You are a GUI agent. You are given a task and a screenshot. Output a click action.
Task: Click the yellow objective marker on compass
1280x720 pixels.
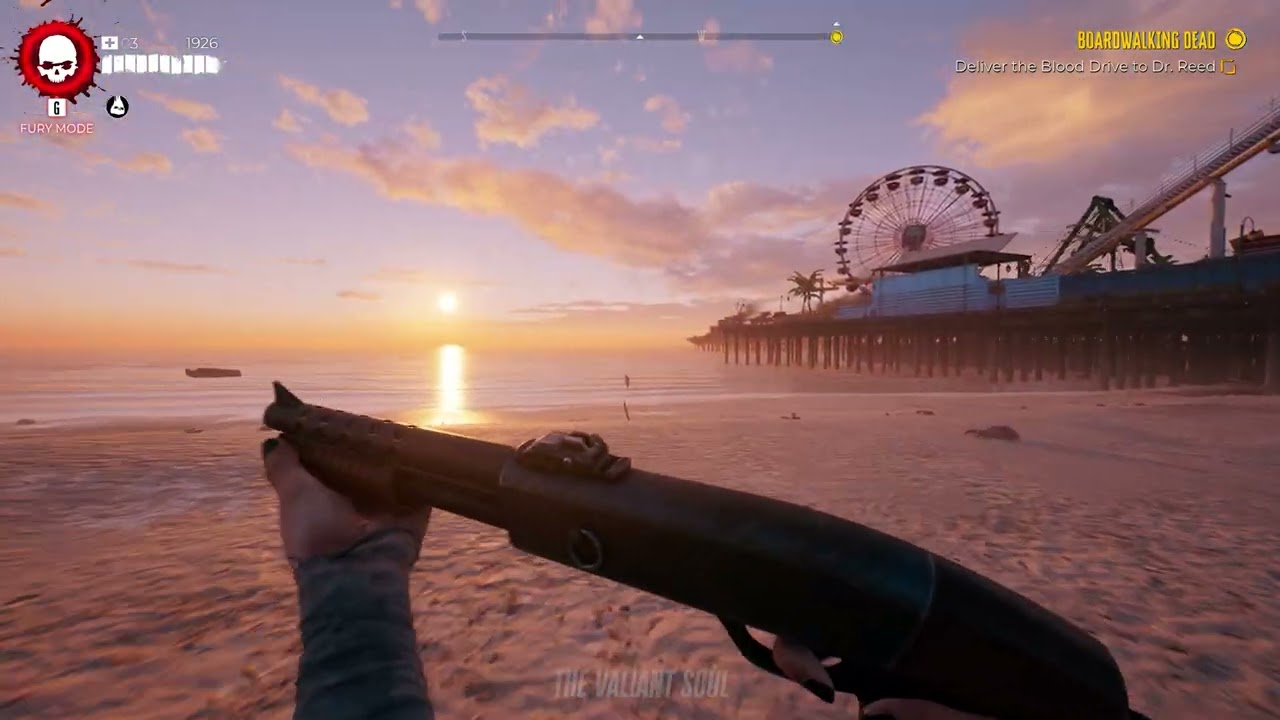click(x=836, y=37)
